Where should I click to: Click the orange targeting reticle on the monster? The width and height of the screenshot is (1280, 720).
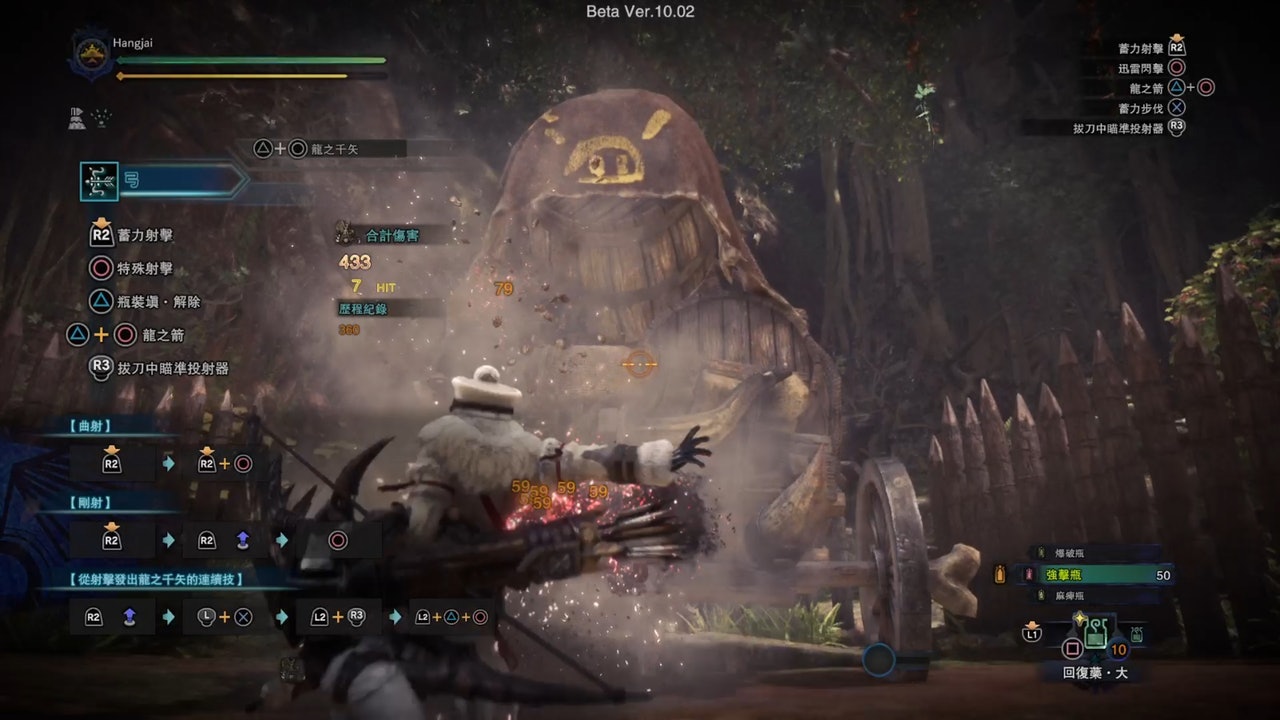[x=640, y=364]
